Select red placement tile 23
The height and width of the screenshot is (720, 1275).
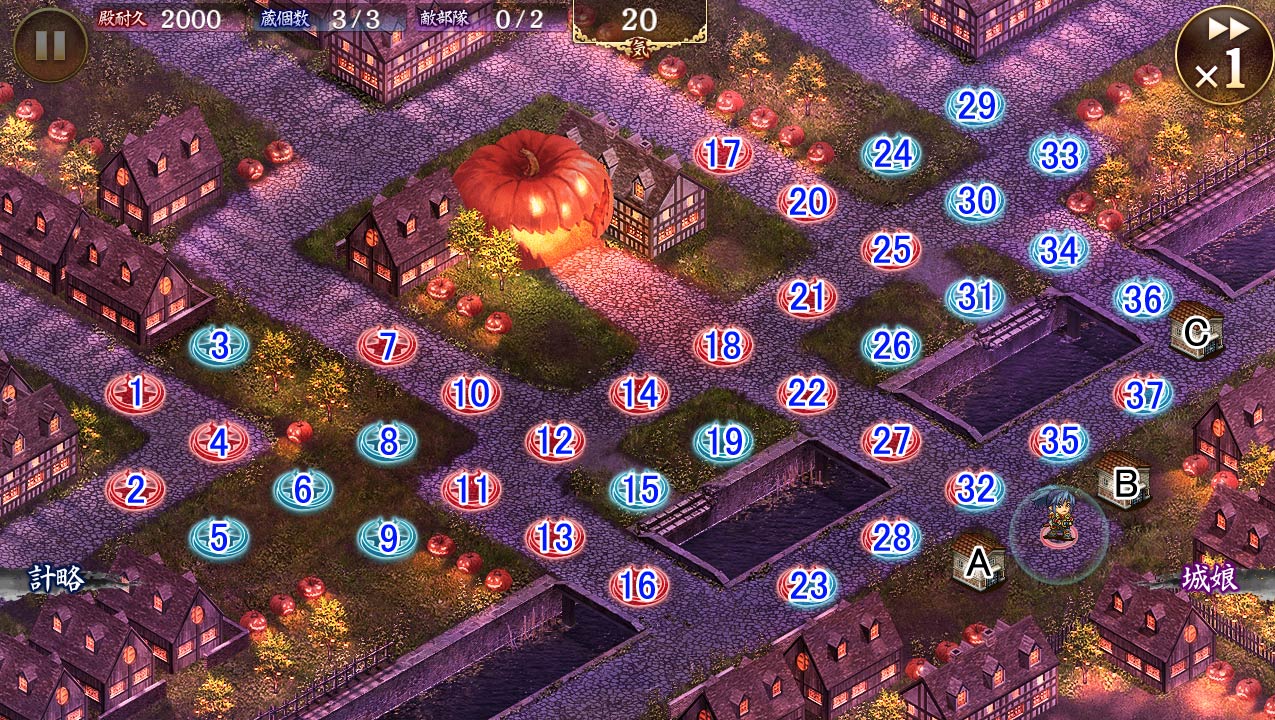click(x=807, y=586)
